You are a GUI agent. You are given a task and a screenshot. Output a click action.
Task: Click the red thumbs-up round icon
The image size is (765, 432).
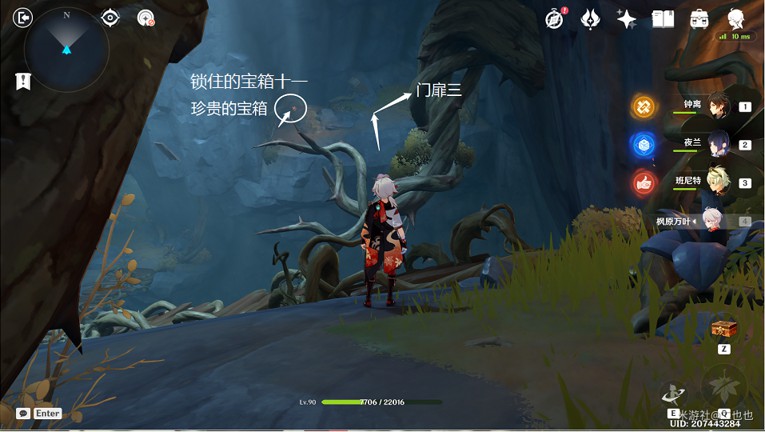[x=644, y=183]
